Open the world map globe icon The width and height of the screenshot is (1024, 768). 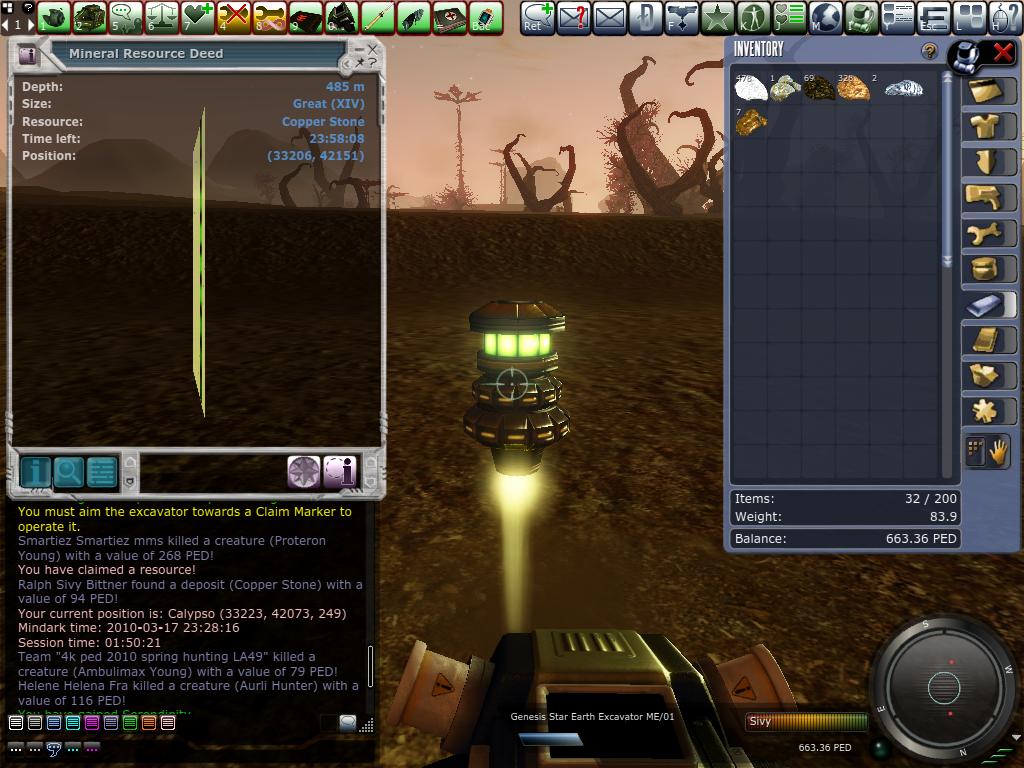click(x=825, y=17)
